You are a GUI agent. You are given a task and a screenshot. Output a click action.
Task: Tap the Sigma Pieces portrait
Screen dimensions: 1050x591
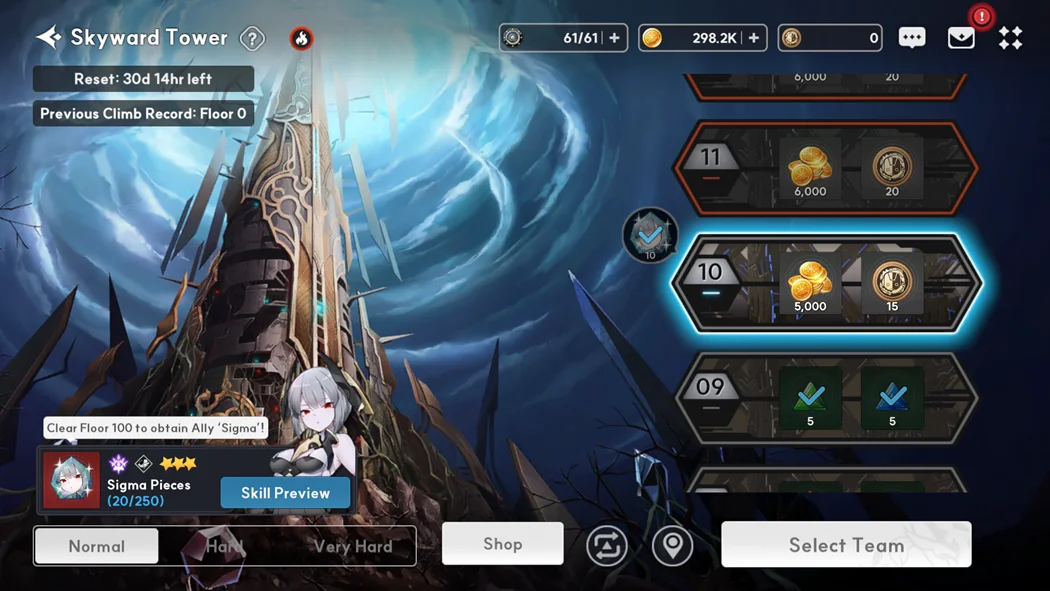[x=71, y=480]
